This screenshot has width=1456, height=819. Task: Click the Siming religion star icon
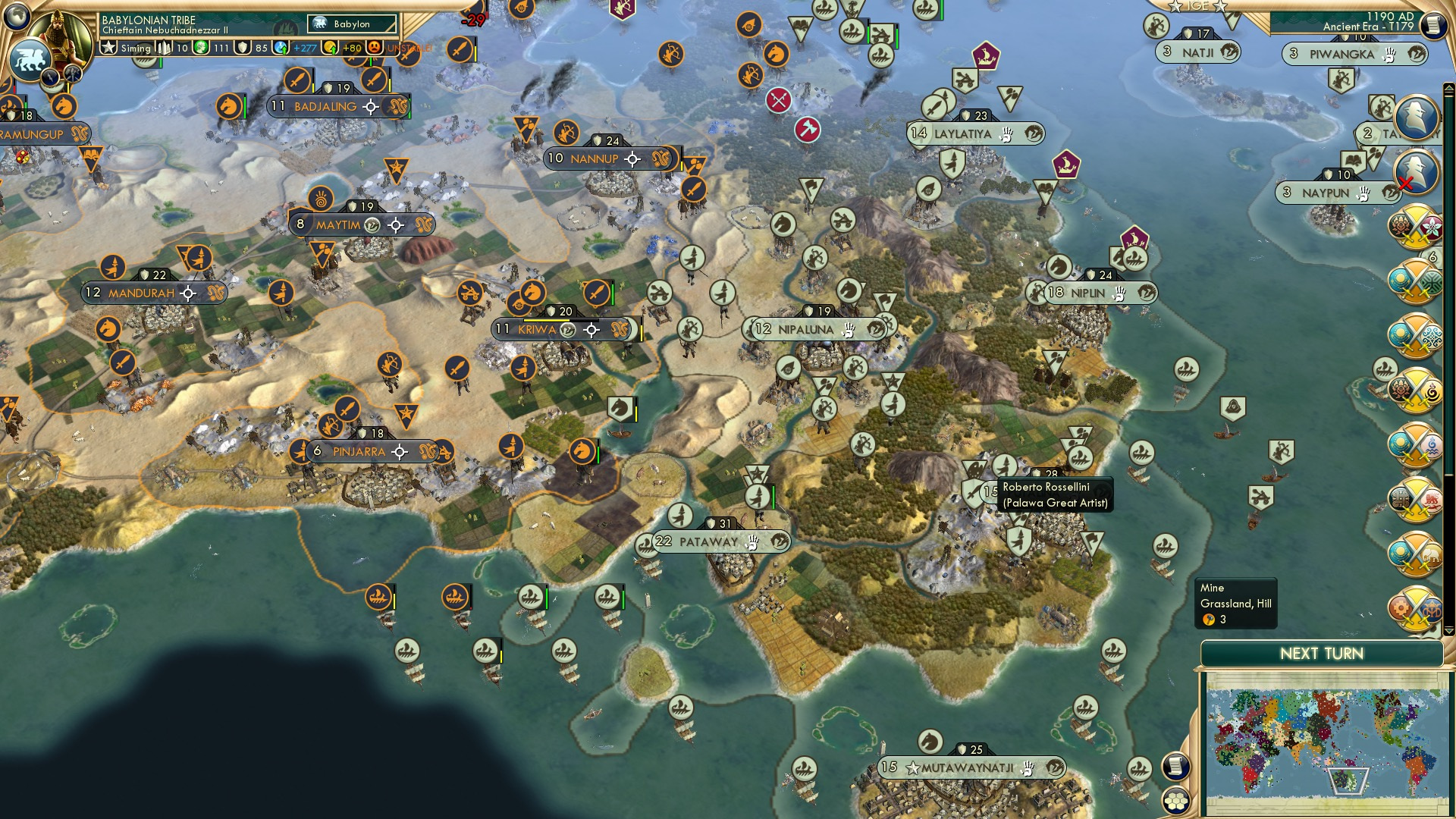tap(108, 47)
